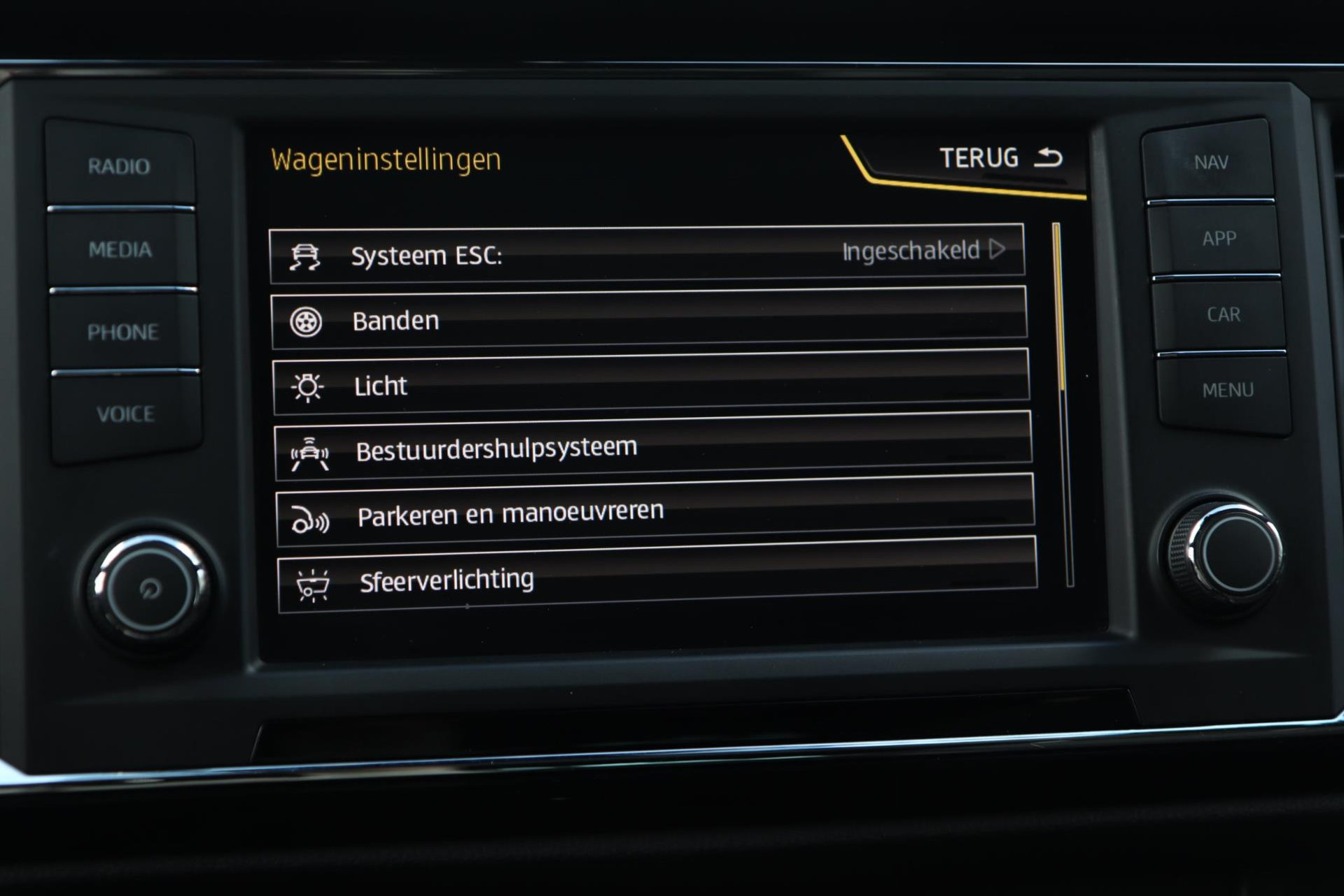This screenshot has height=896, width=1344.
Task: Click the Ingeschakeld dropdown arrow
Action: (997, 249)
